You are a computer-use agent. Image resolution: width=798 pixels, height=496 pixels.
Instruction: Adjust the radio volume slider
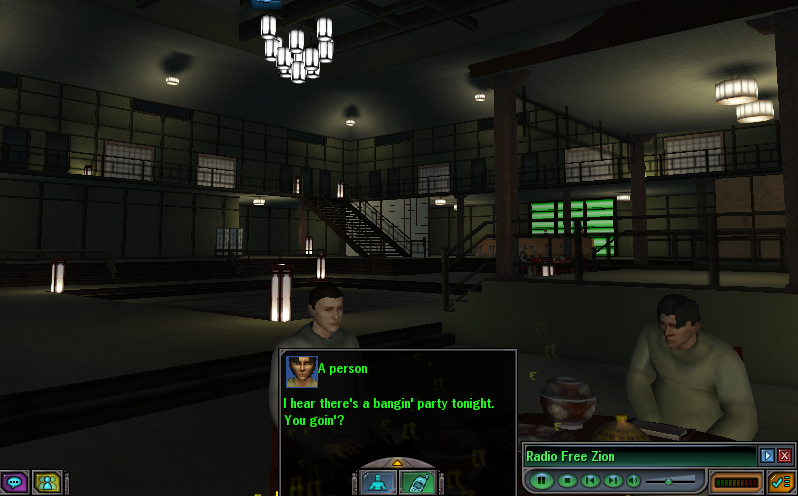coord(668,481)
